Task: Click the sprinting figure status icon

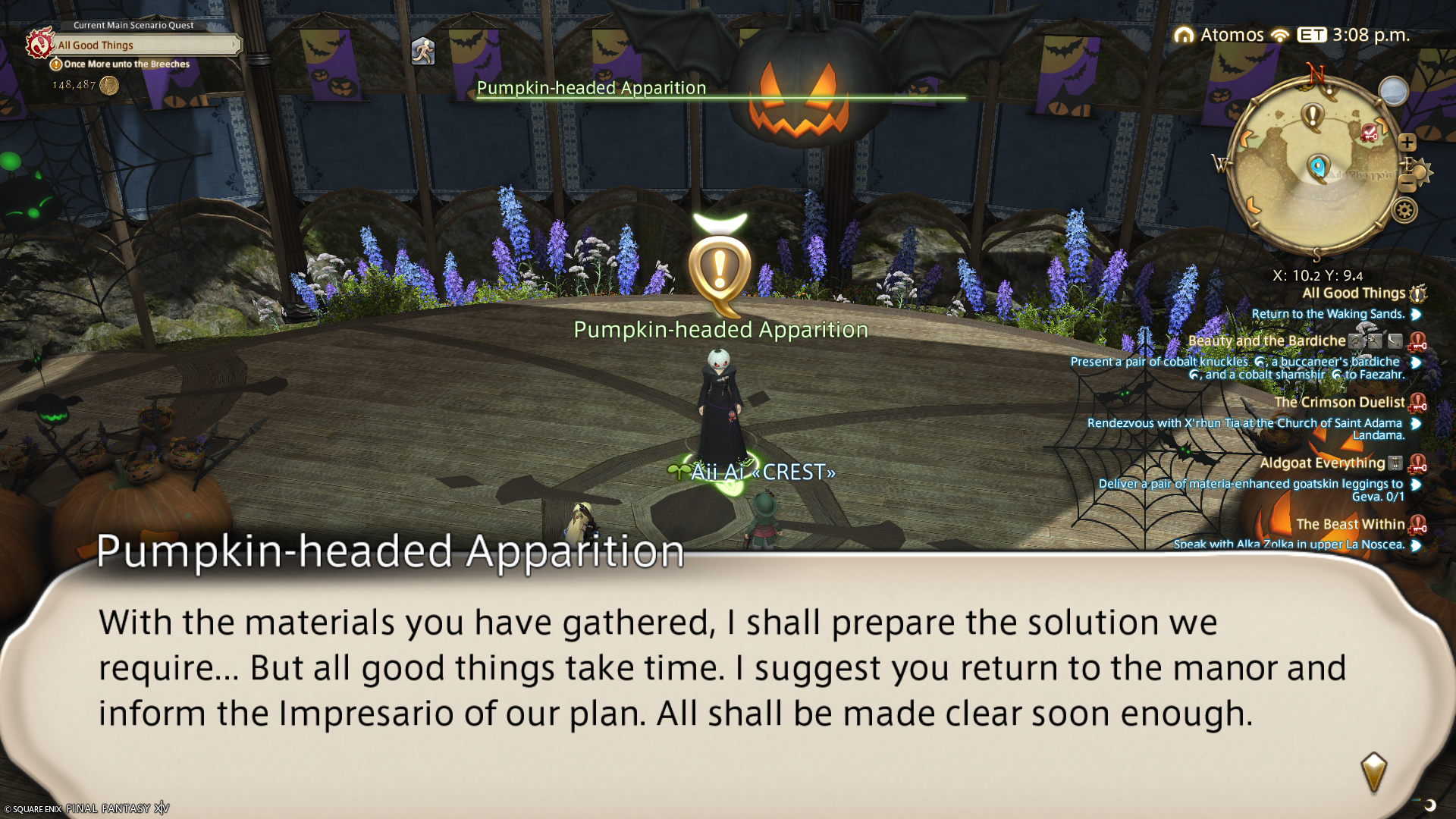Action: coord(422,52)
